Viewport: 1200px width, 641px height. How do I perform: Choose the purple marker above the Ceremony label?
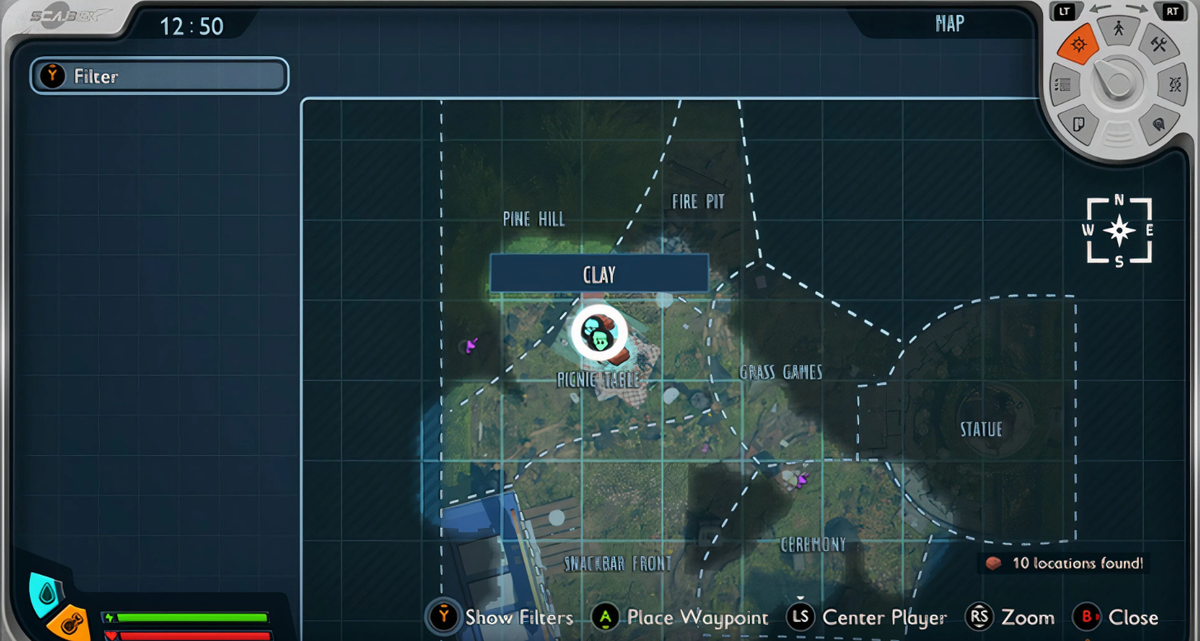799,480
